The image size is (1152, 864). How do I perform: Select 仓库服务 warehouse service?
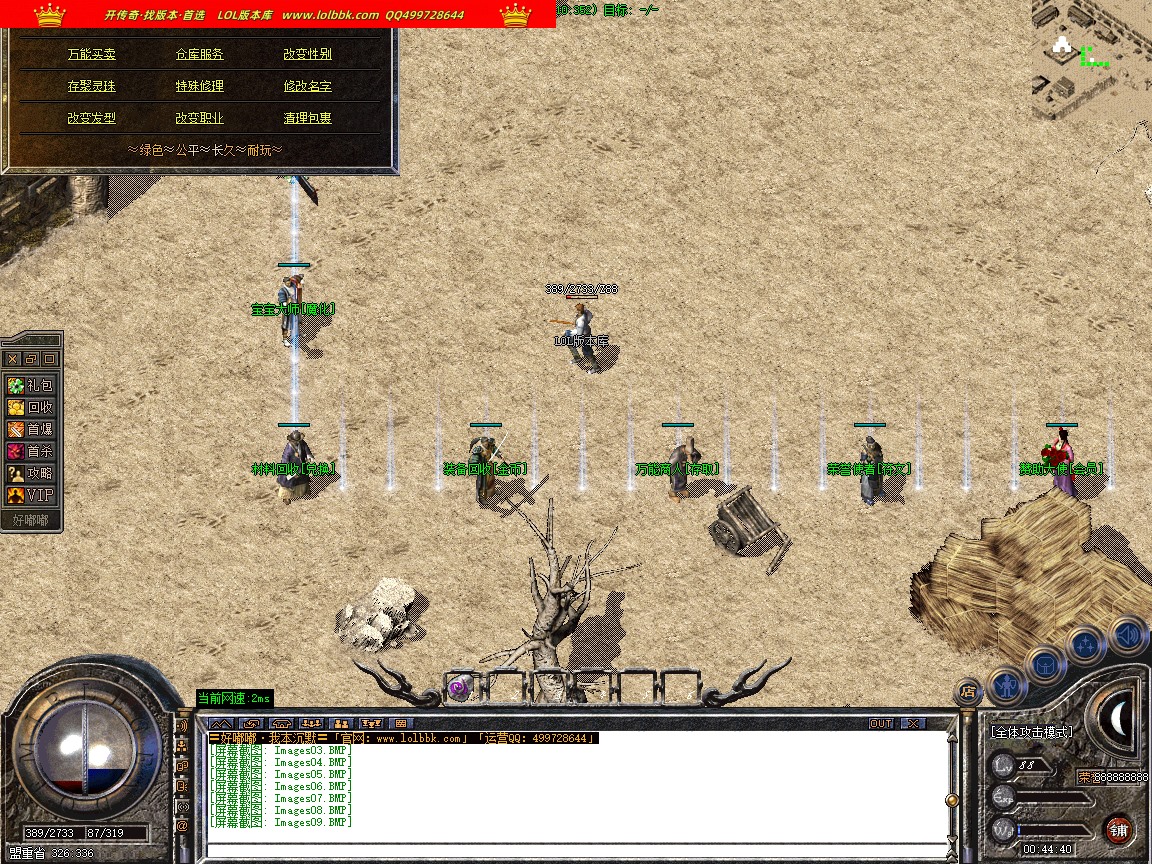pyautogui.click(x=200, y=54)
